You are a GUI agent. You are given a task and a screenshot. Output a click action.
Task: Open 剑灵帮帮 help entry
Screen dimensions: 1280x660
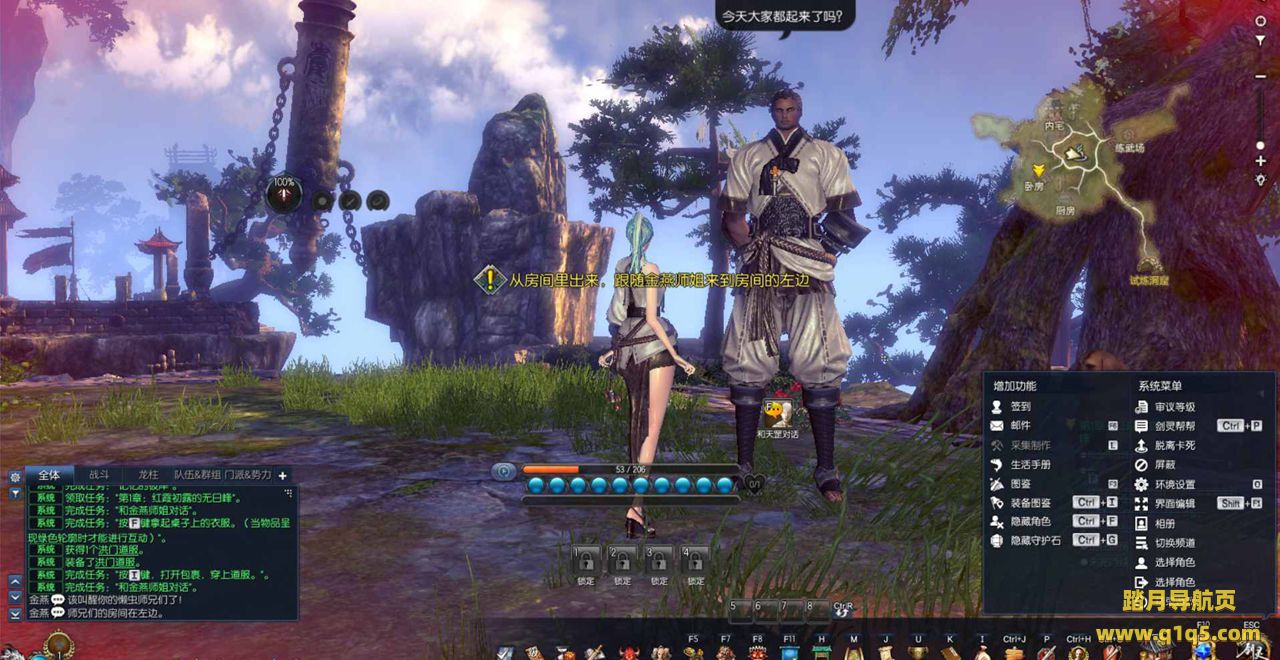1174,426
